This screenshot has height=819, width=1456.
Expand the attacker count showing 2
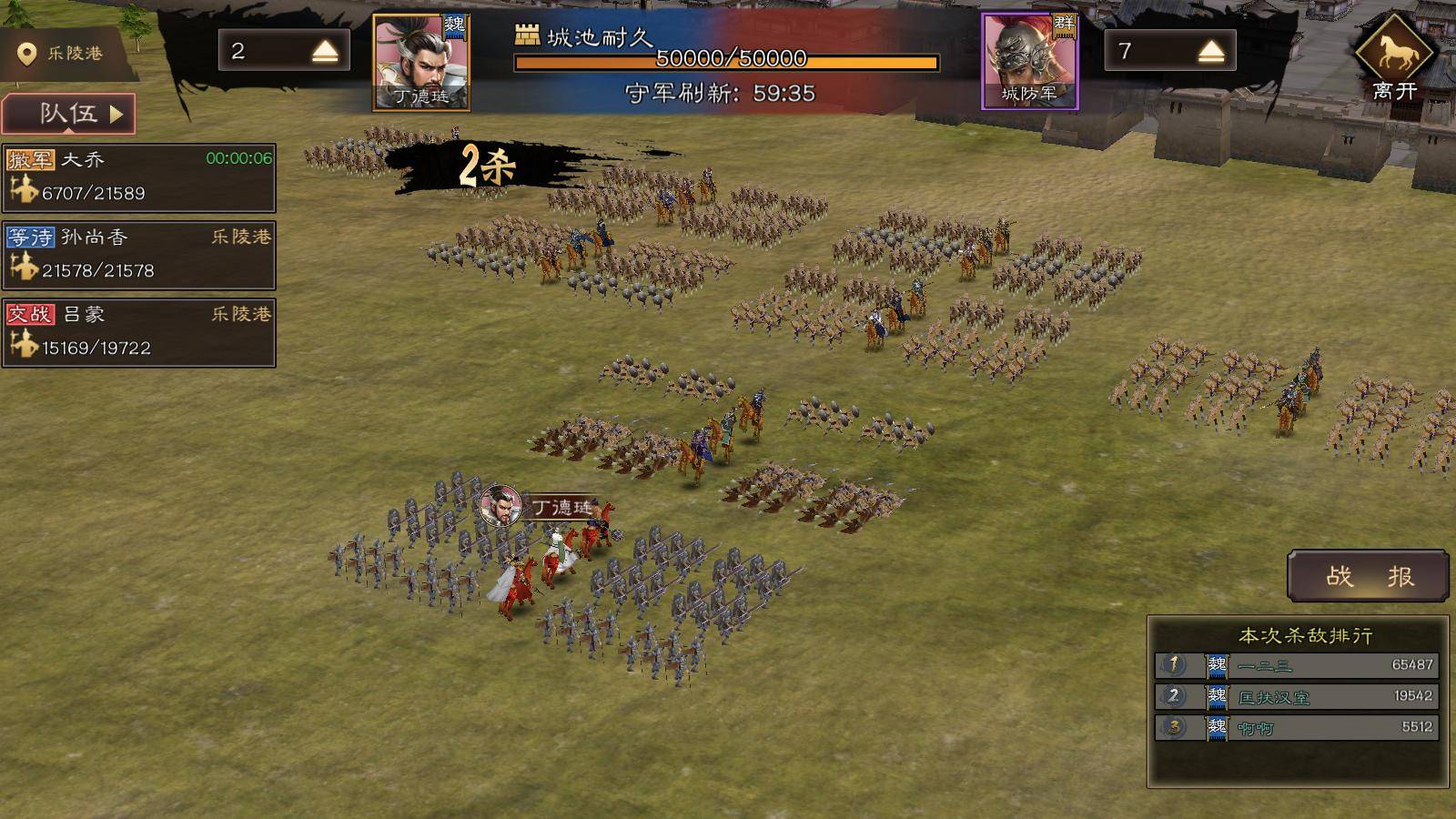(x=324, y=52)
